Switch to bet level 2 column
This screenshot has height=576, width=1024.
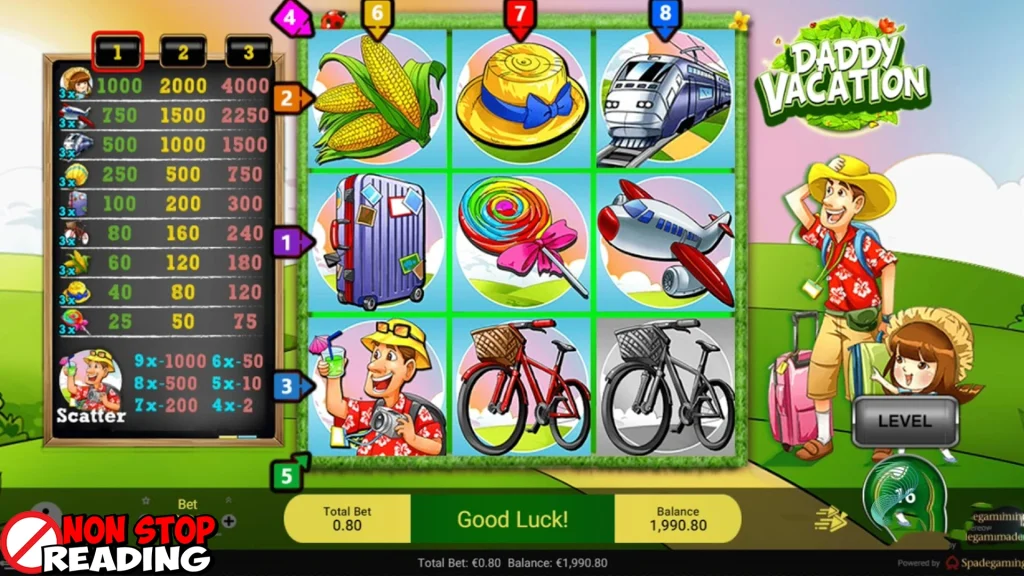tap(182, 51)
